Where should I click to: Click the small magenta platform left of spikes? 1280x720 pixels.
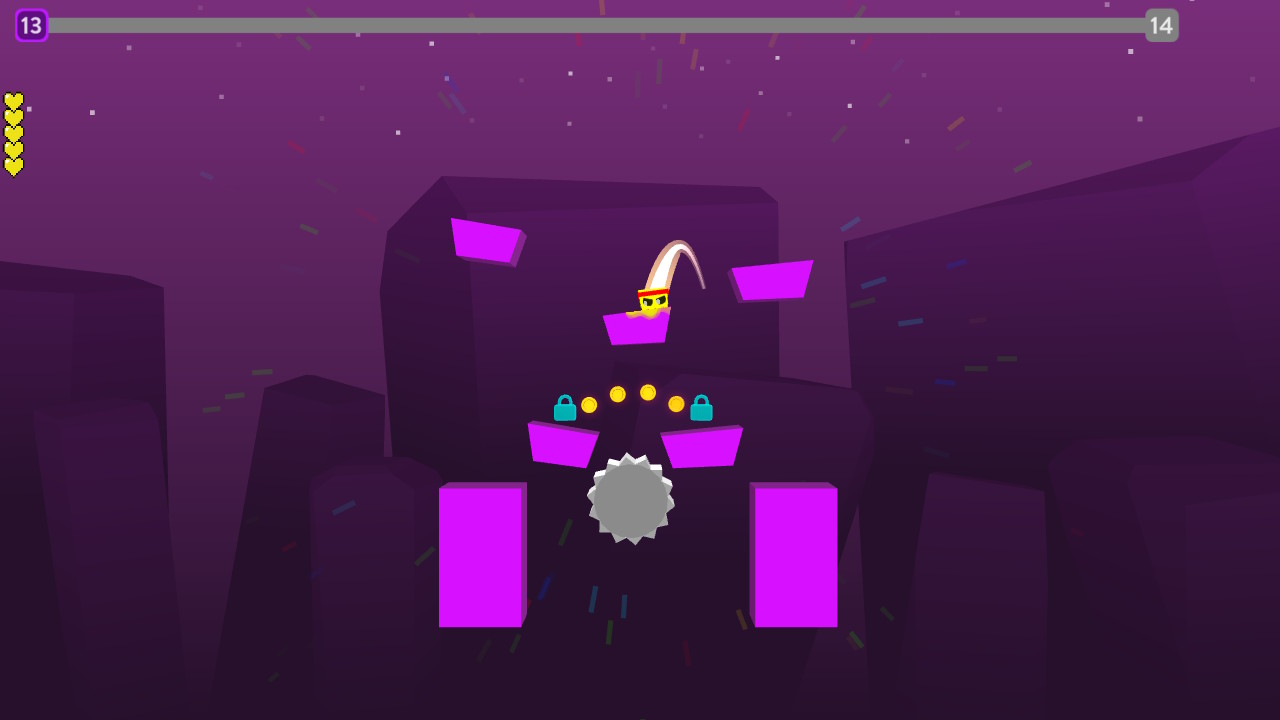pos(565,445)
